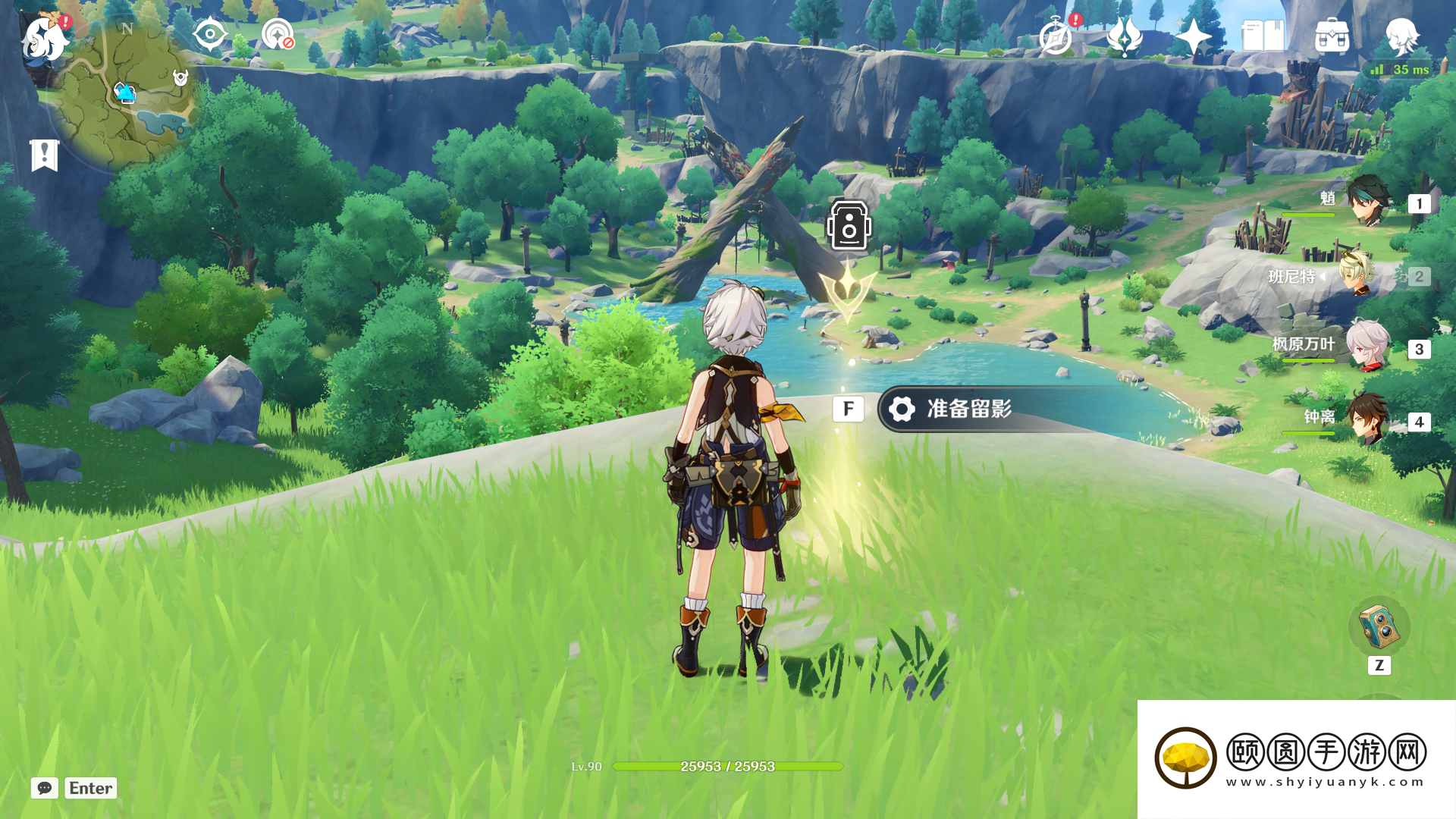Open the adventurer handbook book icon
The height and width of the screenshot is (819, 1456).
(1263, 36)
